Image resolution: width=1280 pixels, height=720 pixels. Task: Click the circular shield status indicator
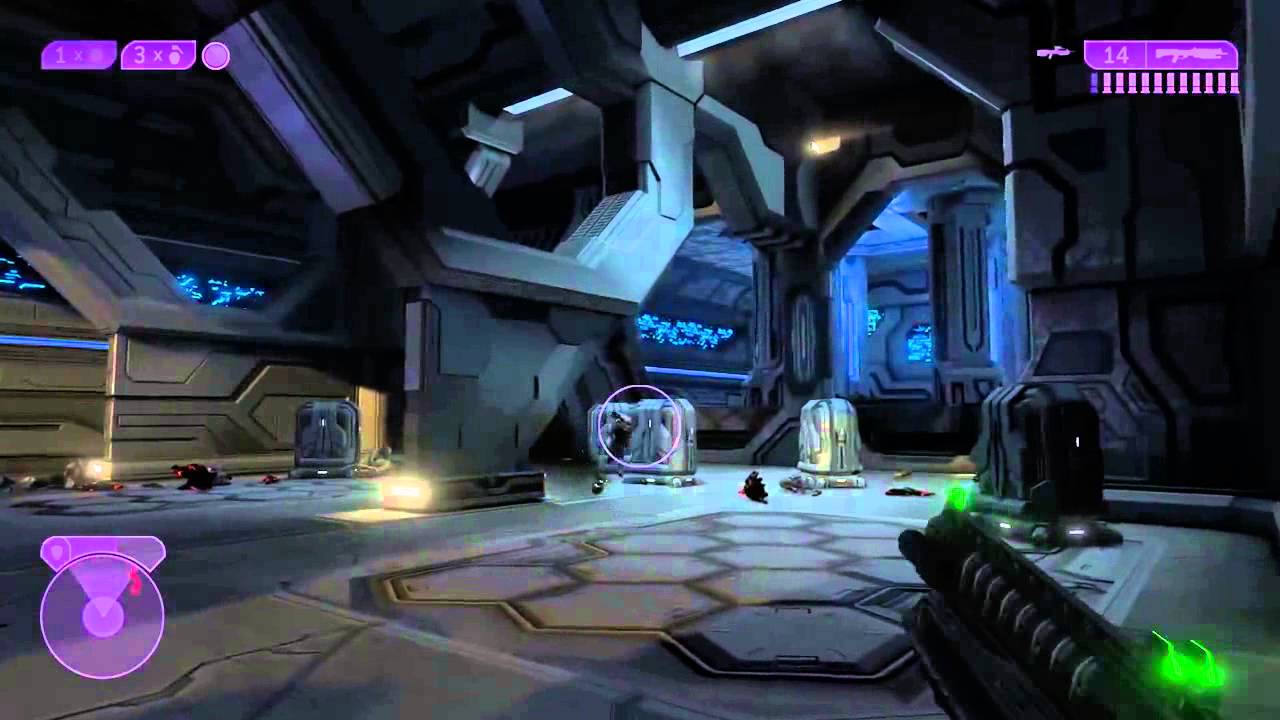216,56
